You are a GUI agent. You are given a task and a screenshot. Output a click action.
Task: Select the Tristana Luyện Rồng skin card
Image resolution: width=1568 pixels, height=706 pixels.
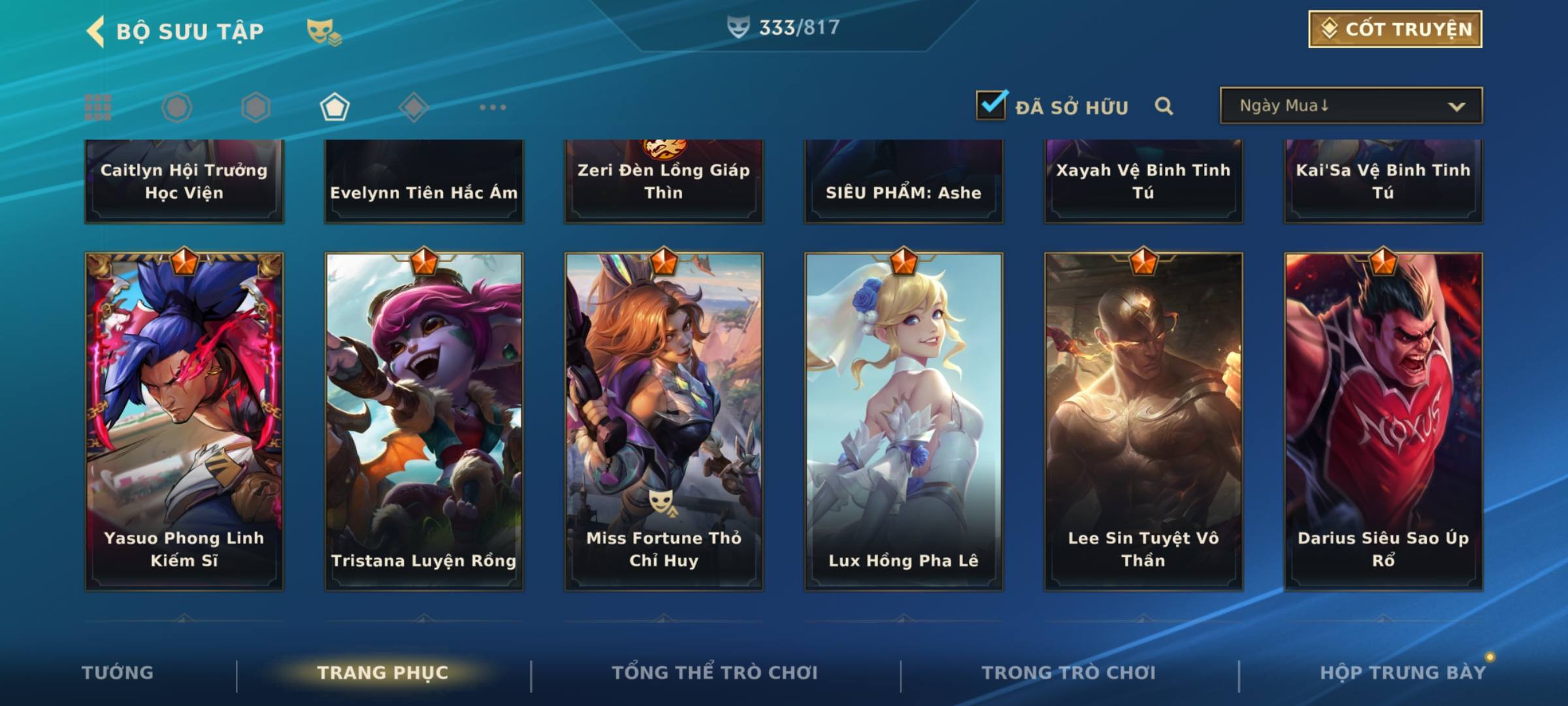pos(424,422)
